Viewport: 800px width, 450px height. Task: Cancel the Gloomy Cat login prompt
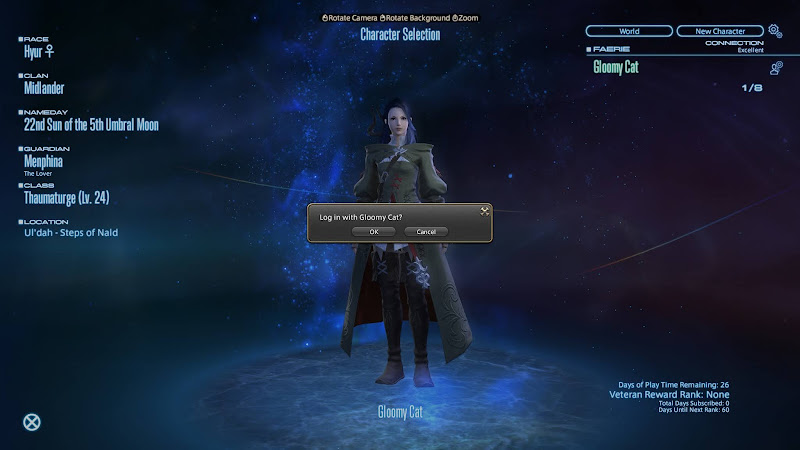pos(426,231)
